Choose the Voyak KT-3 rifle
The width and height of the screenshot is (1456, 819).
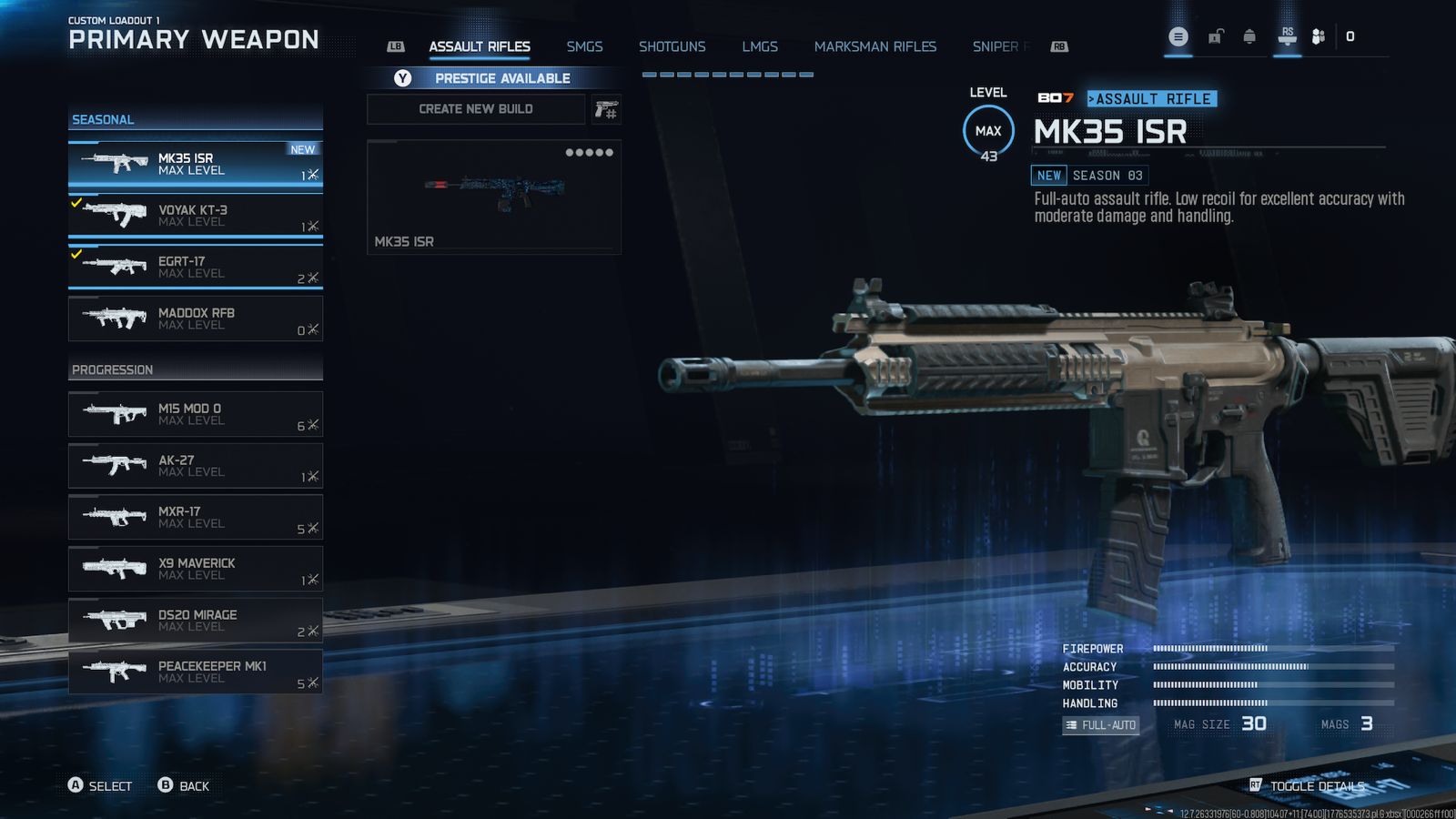click(195, 216)
